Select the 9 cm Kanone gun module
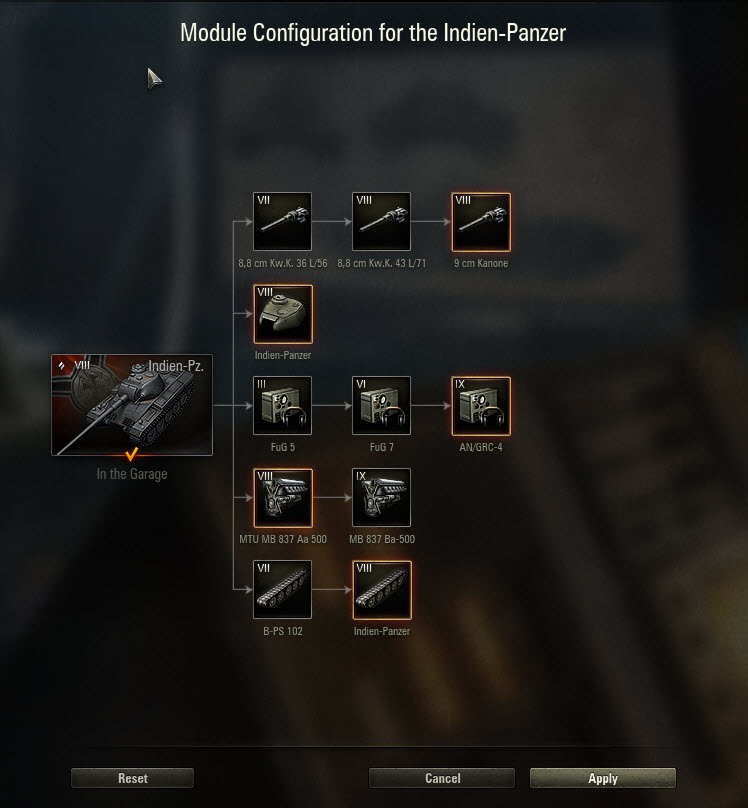748x808 pixels. coord(481,222)
